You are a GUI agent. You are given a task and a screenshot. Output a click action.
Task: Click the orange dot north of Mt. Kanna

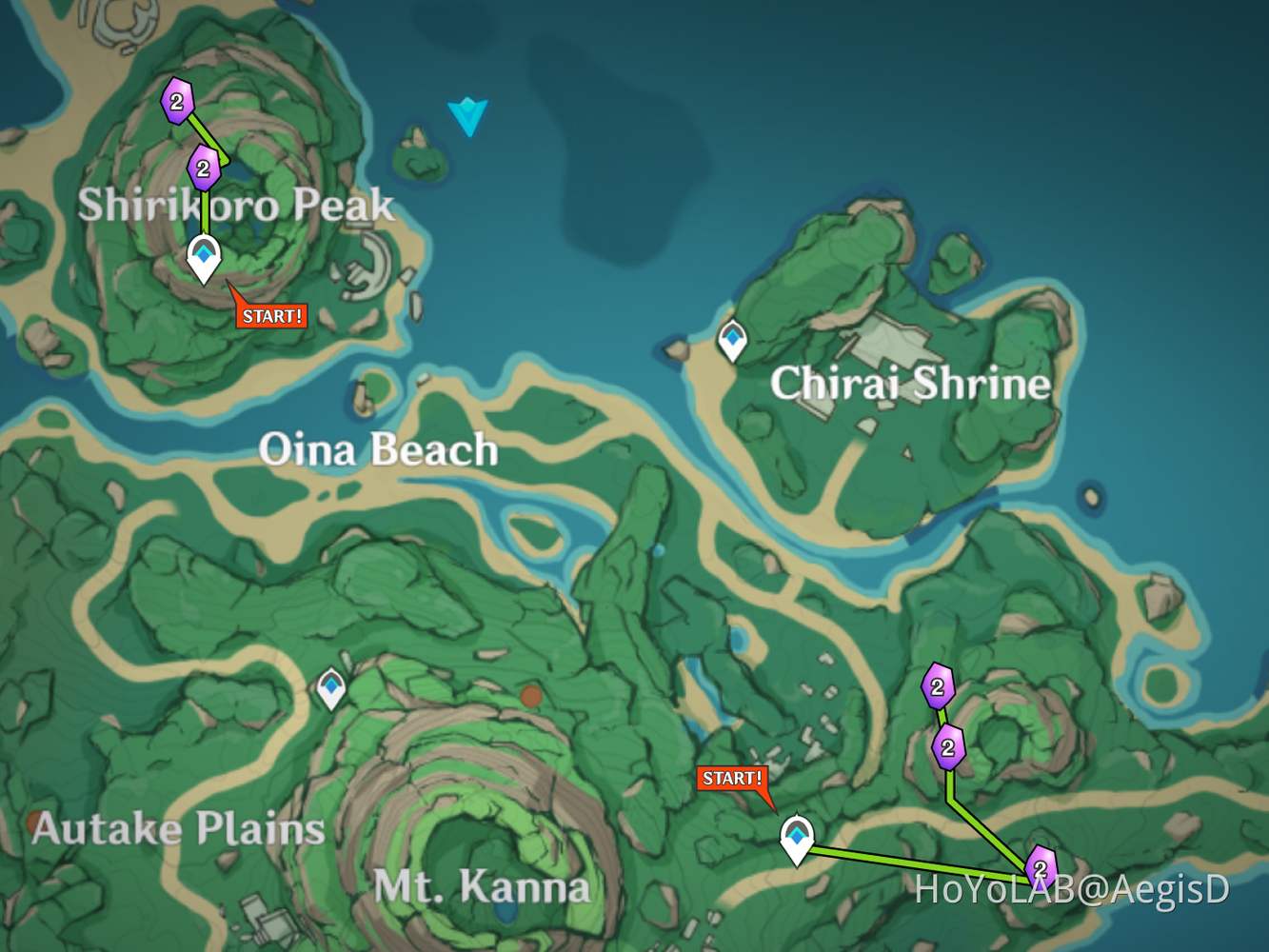[529, 695]
